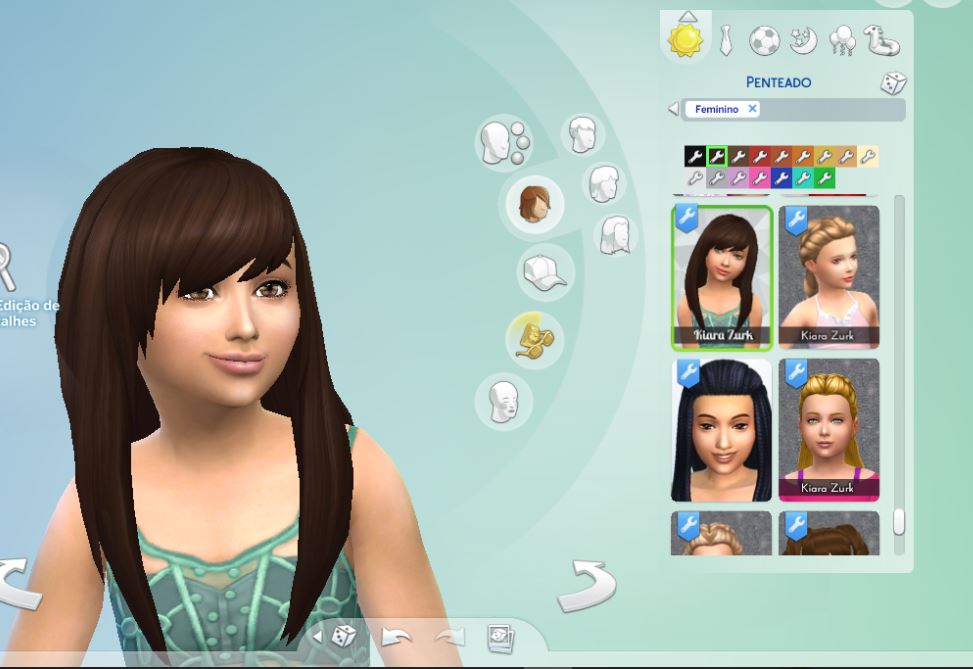Open the athletic outfit soccer ball tab

[x=764, y=40]
